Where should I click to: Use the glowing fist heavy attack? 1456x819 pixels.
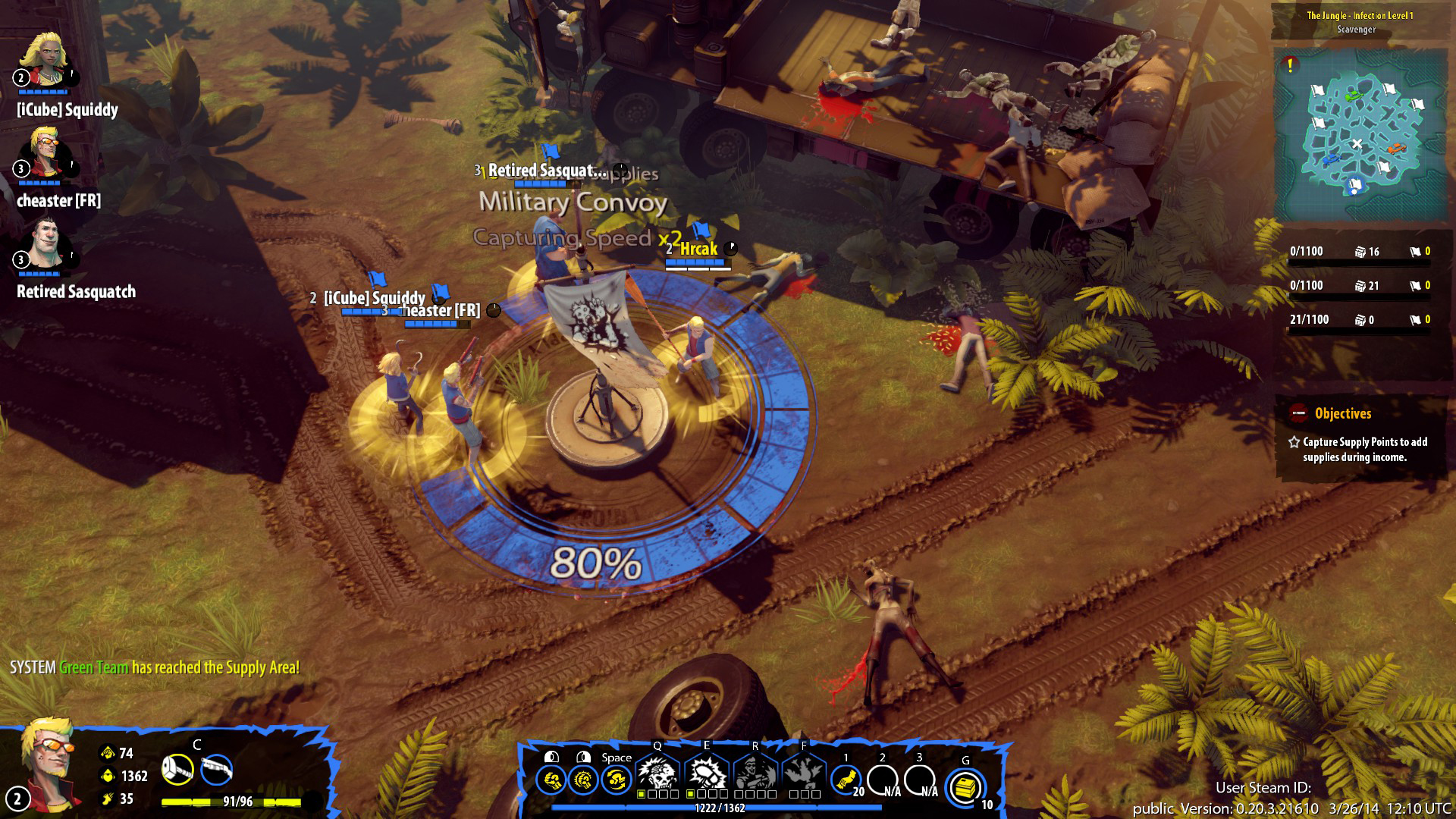pyautogui.click(x=582, y=780)
